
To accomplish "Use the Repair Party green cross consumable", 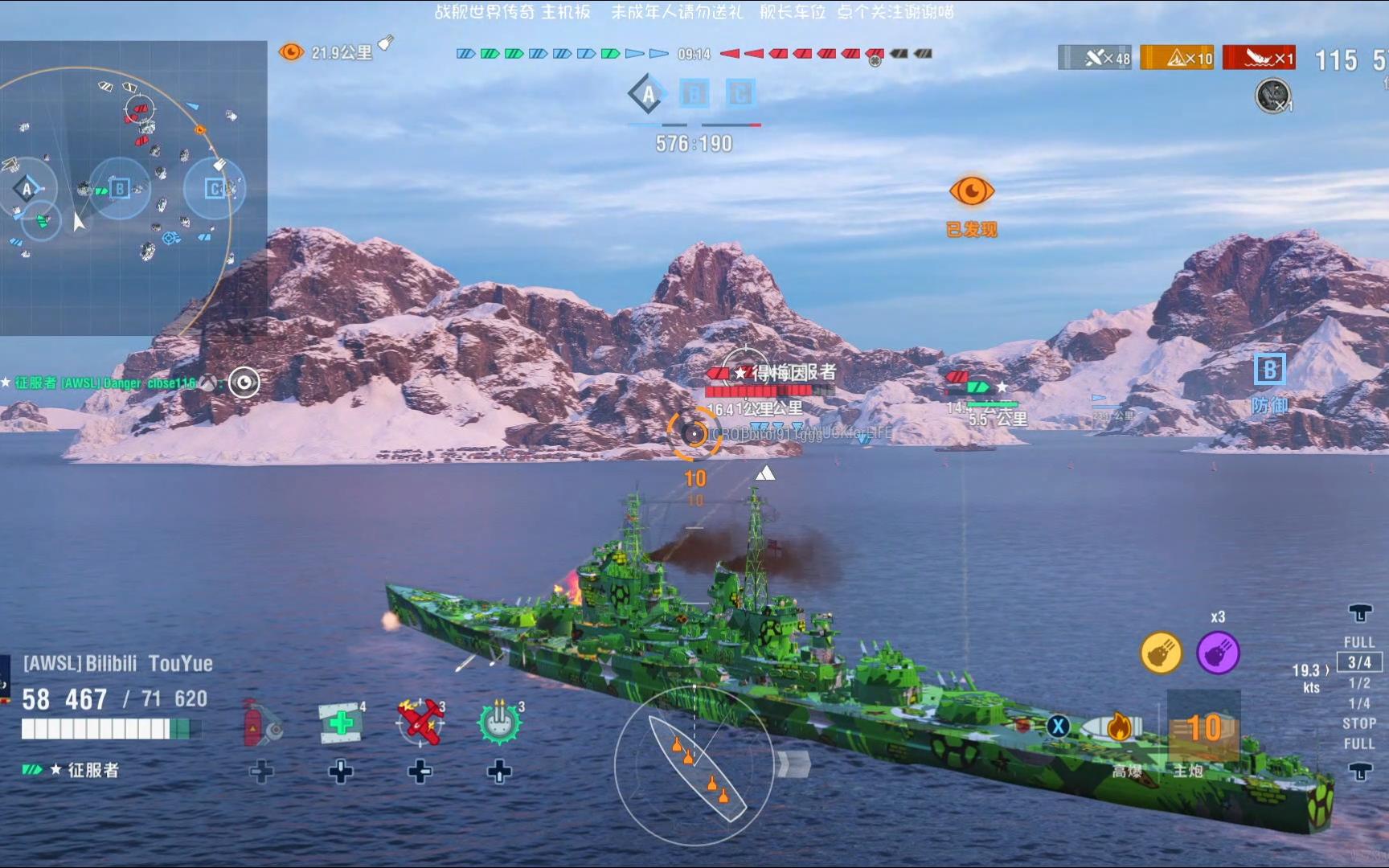I will [x=341, y=722].
